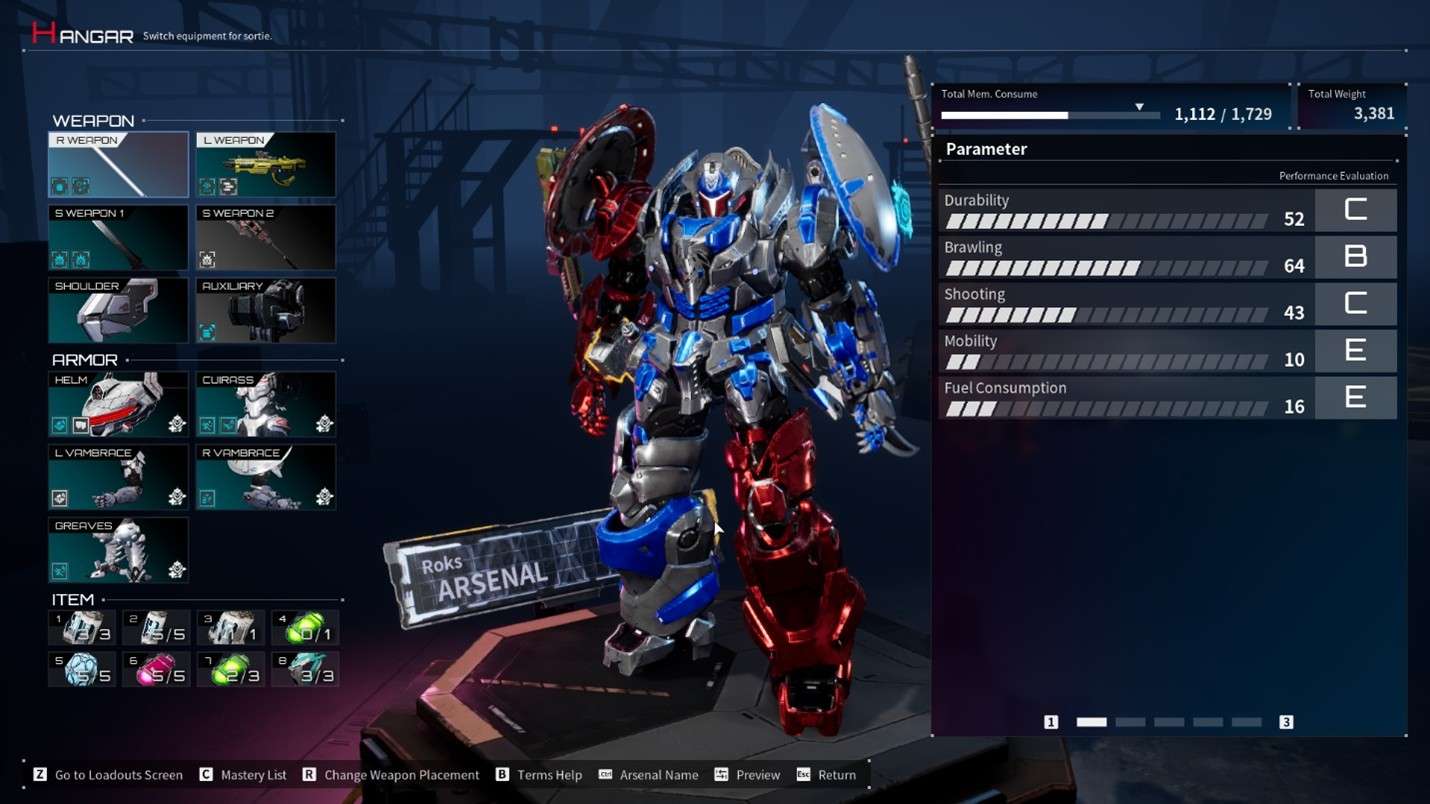This screenshot has width=1430, height=804.
Task: Select the S Weapon 1 sword slot
Action: click(x=117, y=237)
